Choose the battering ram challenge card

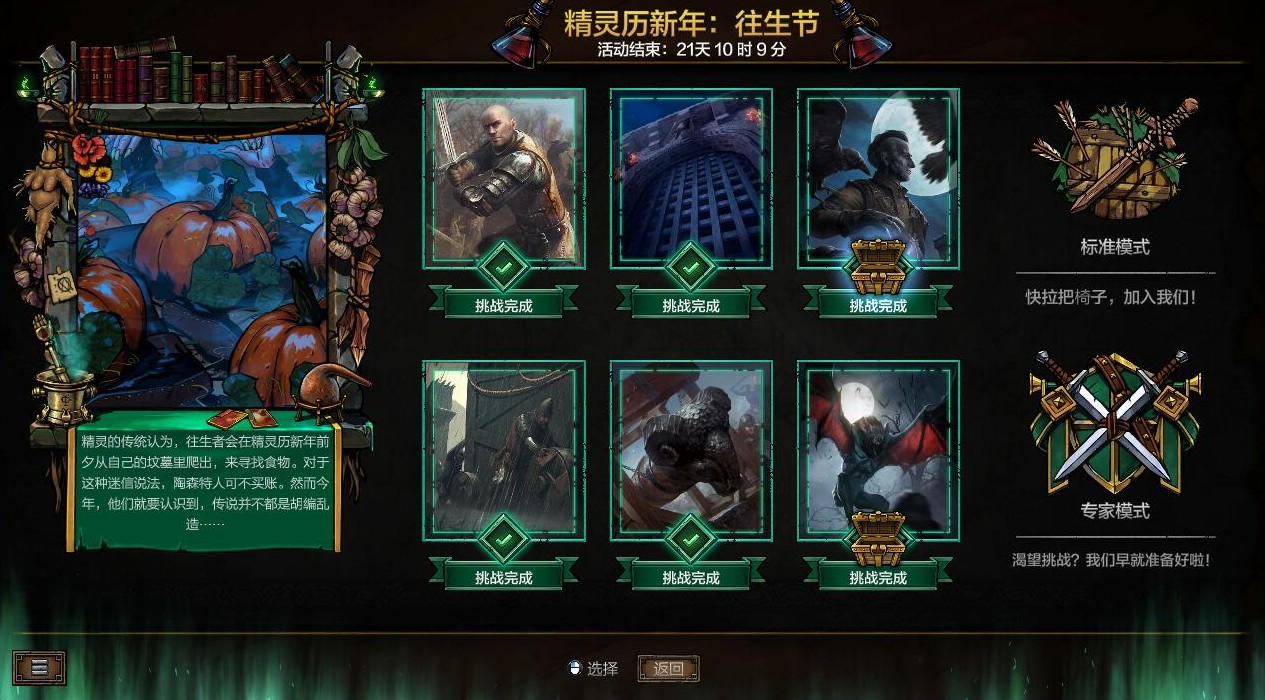(690, 450)
